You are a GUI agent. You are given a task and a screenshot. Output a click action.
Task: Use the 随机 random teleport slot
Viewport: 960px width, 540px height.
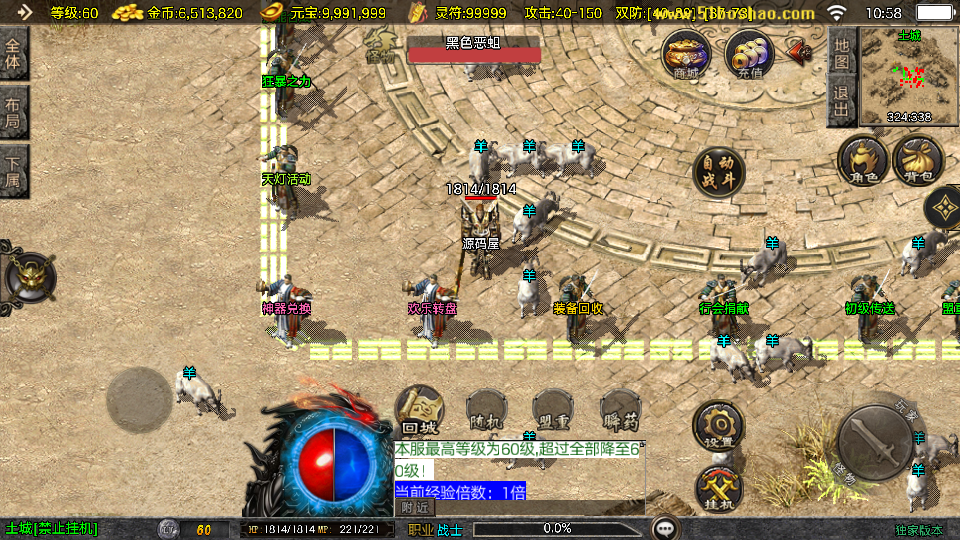[487, 410]
